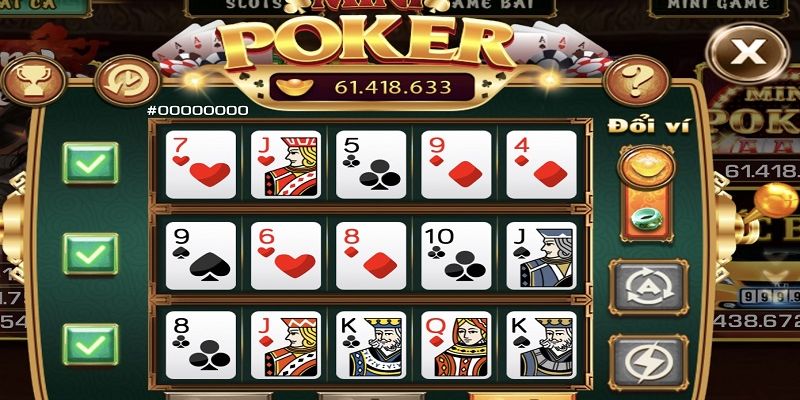Toggle the checkbox for the 8 of clubs row
800x400 pixels.
(x=90, y=344)
